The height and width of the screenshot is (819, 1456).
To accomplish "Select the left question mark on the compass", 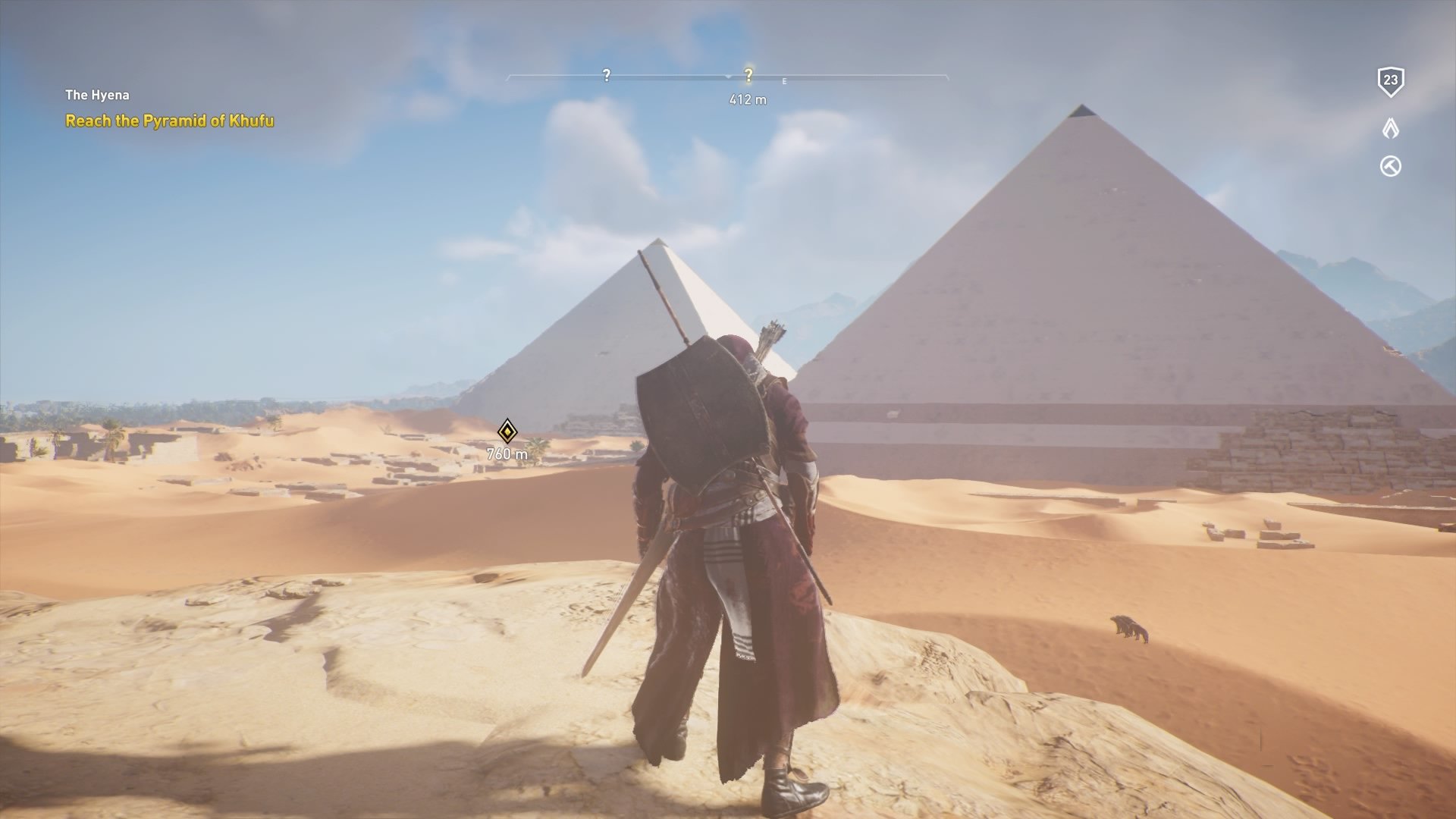I will click(x=605, y=75).
